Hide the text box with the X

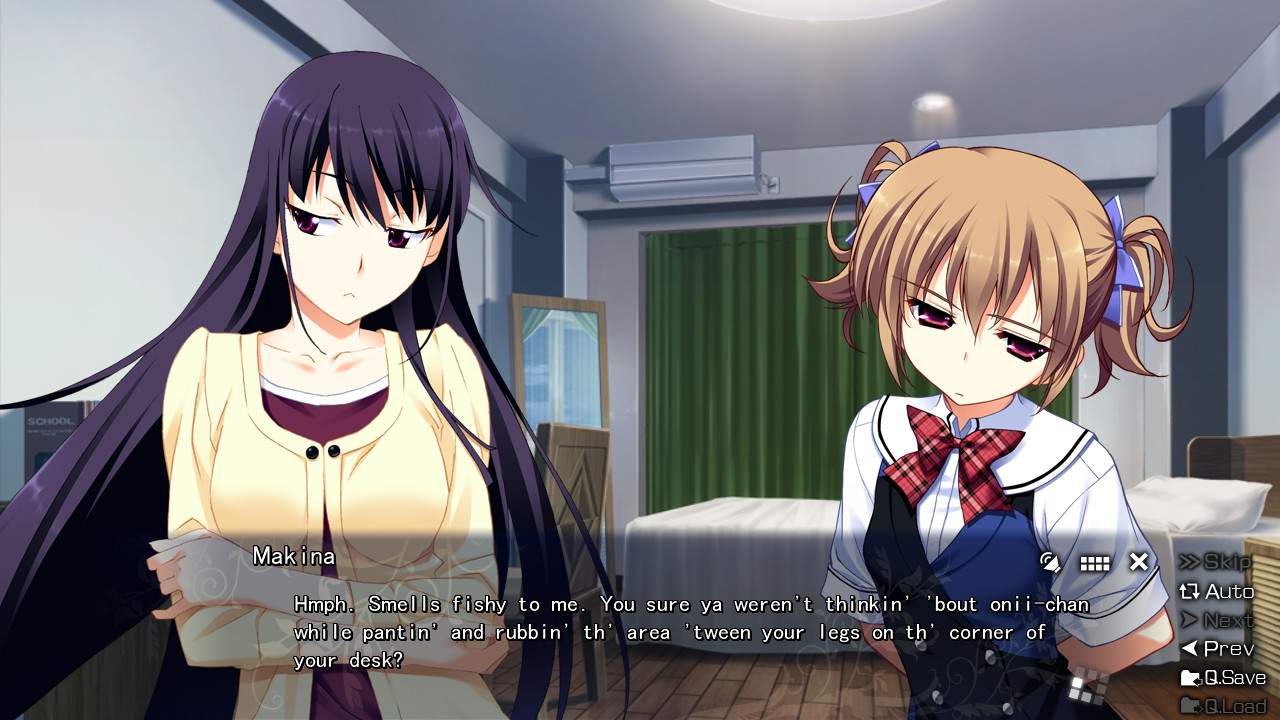click(x=1139, y=562)
